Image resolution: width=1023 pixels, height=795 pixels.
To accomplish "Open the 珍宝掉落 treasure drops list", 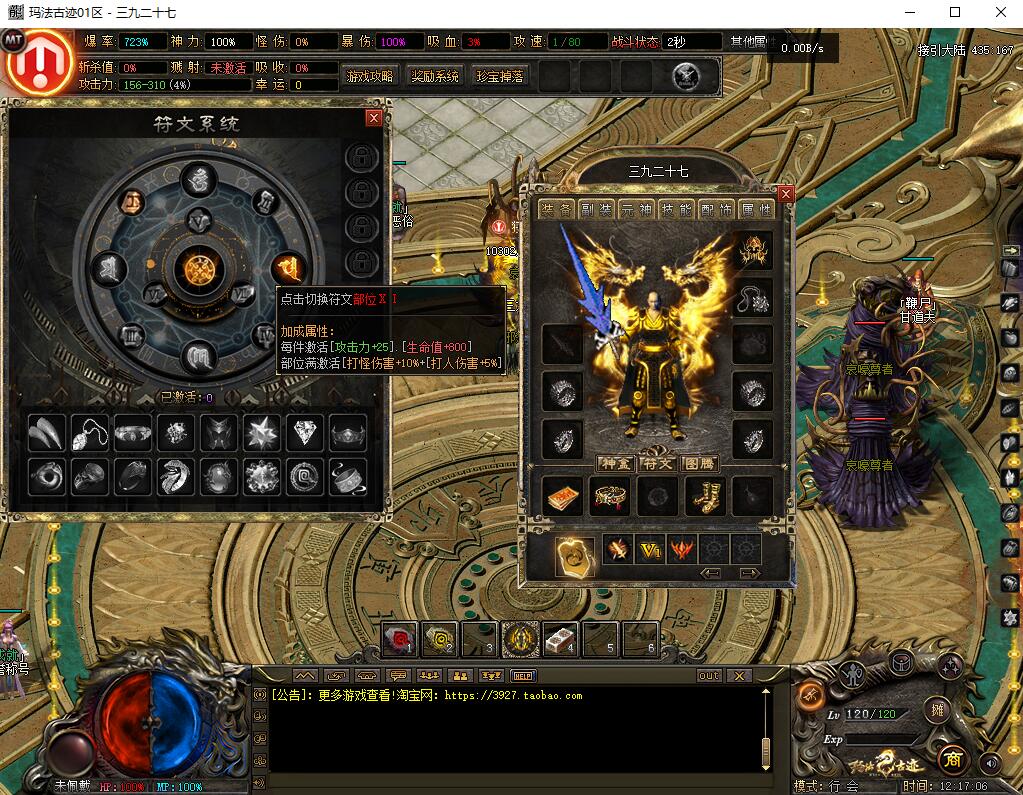I will tap(500, 76).
